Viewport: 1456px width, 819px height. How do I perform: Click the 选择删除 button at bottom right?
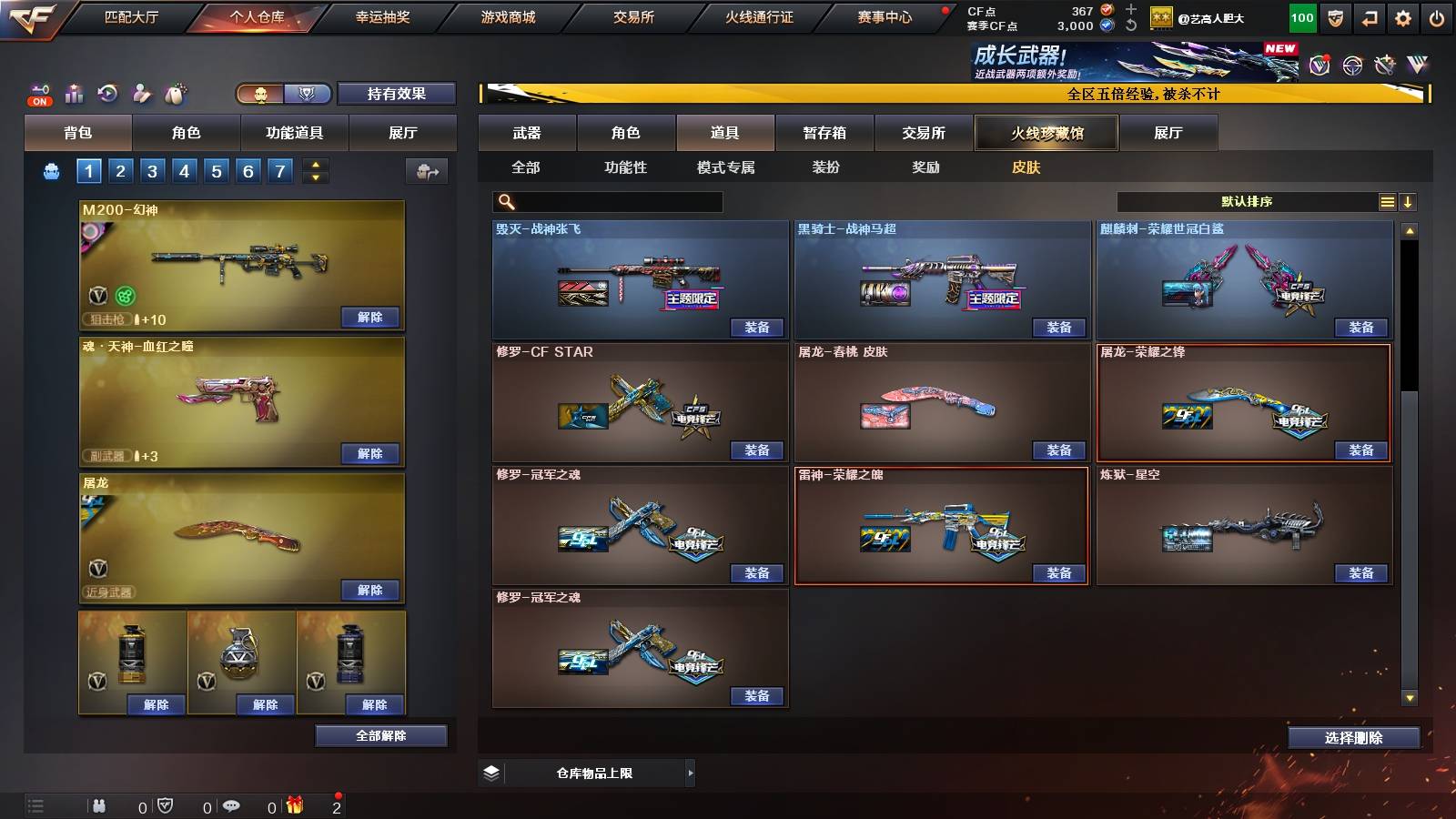click(1354, 737)
